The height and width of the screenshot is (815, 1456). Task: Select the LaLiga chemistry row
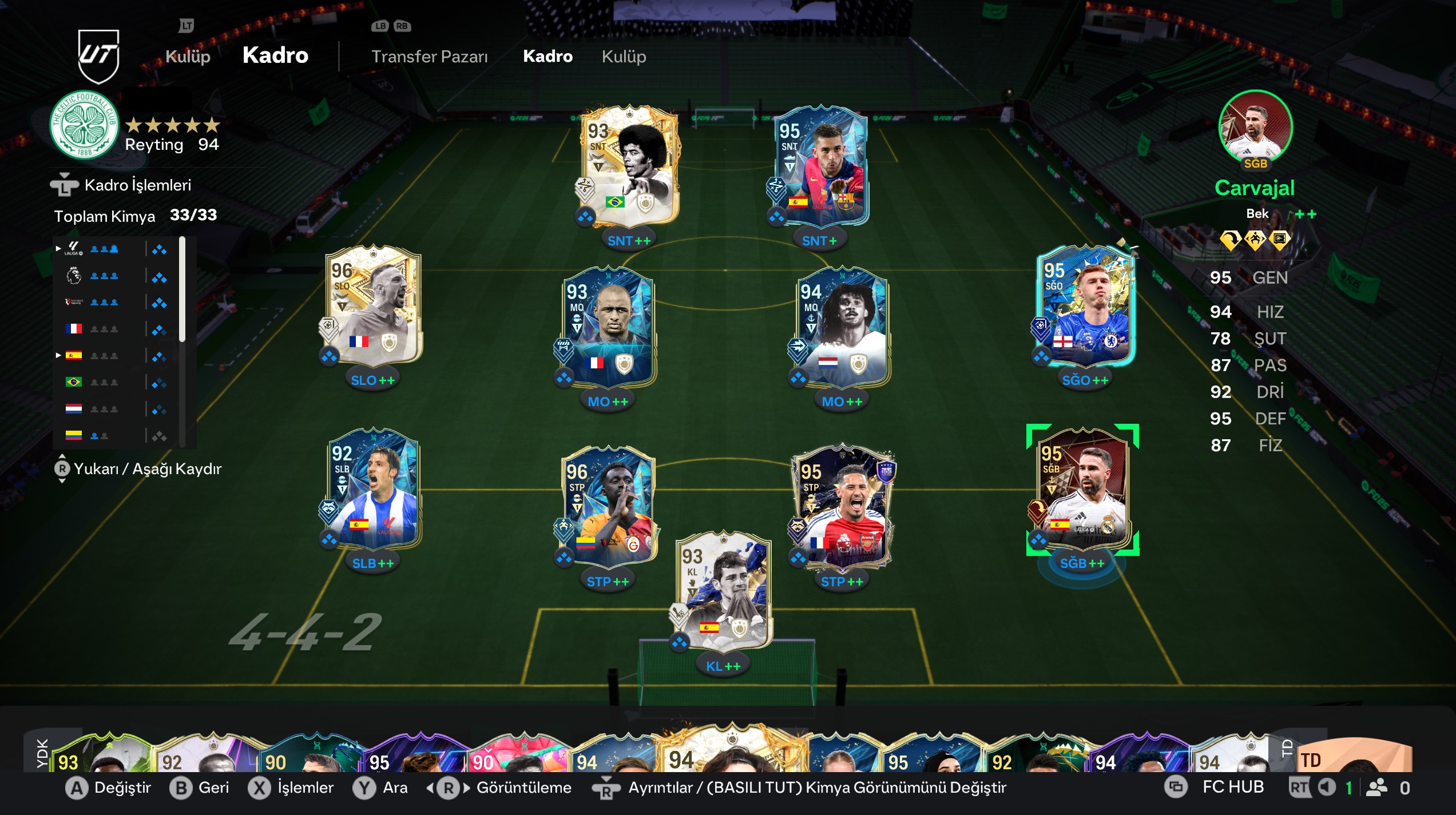tap(114, 249)
